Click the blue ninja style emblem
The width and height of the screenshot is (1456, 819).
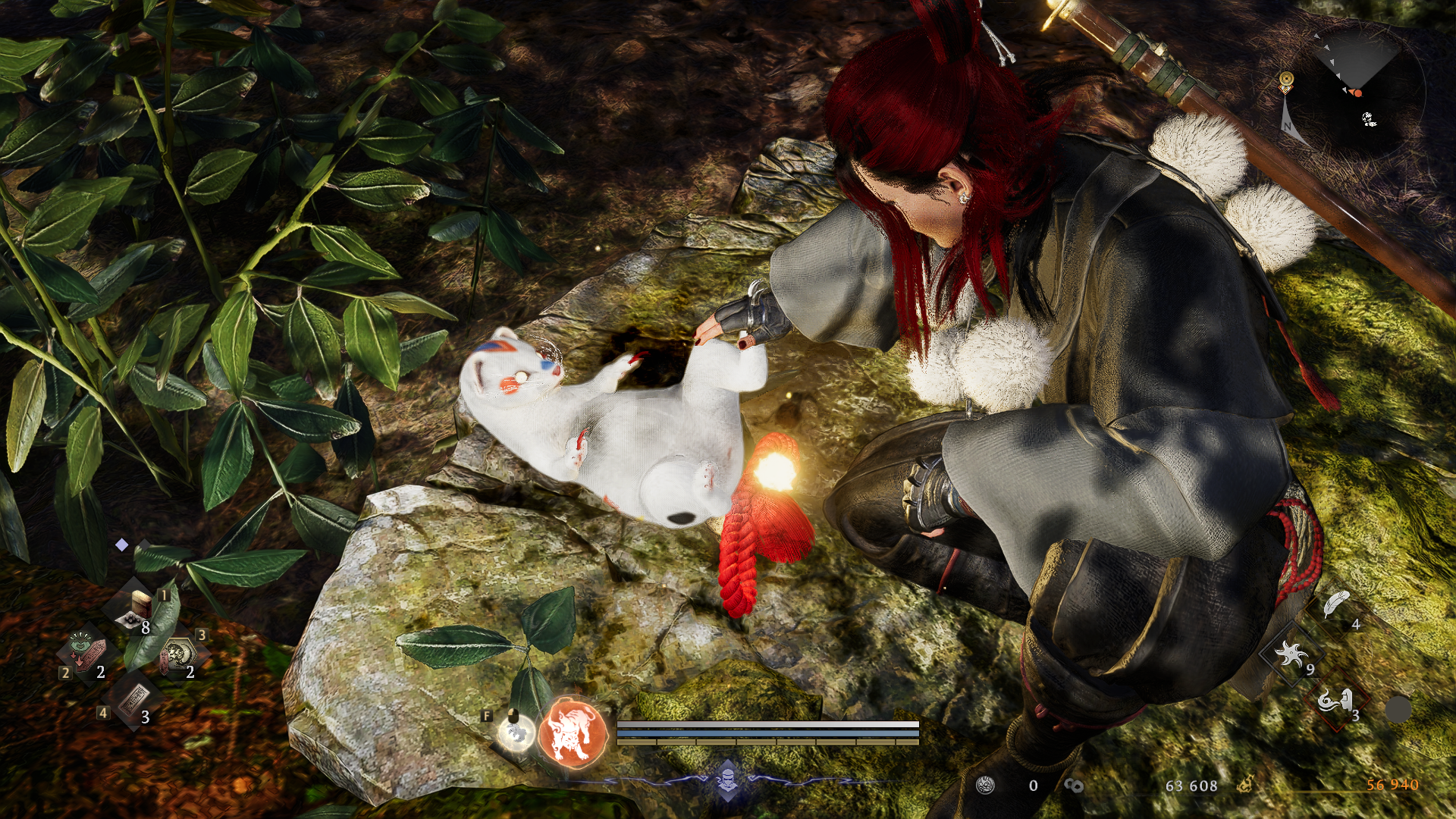[x=728, y=779]
